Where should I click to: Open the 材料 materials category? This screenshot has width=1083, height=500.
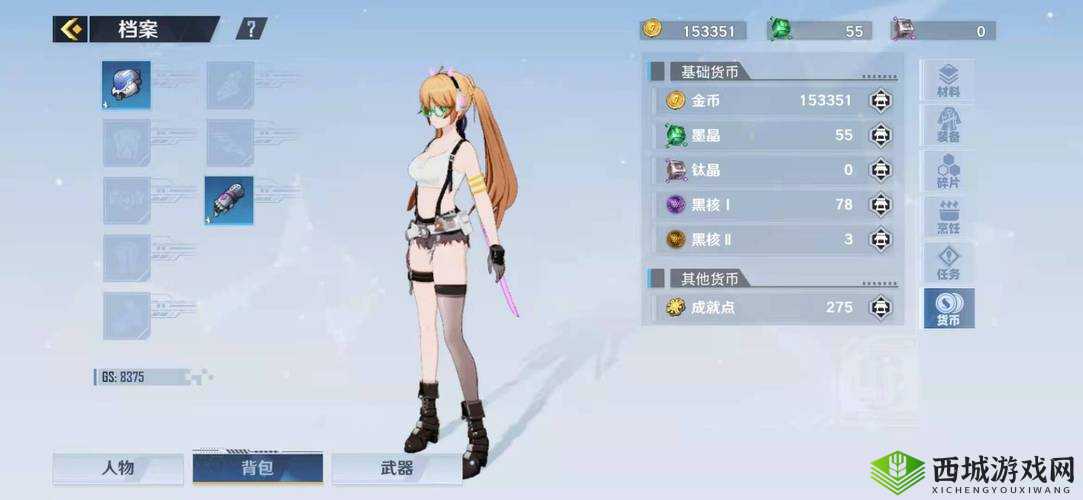(x=948, y=82)
